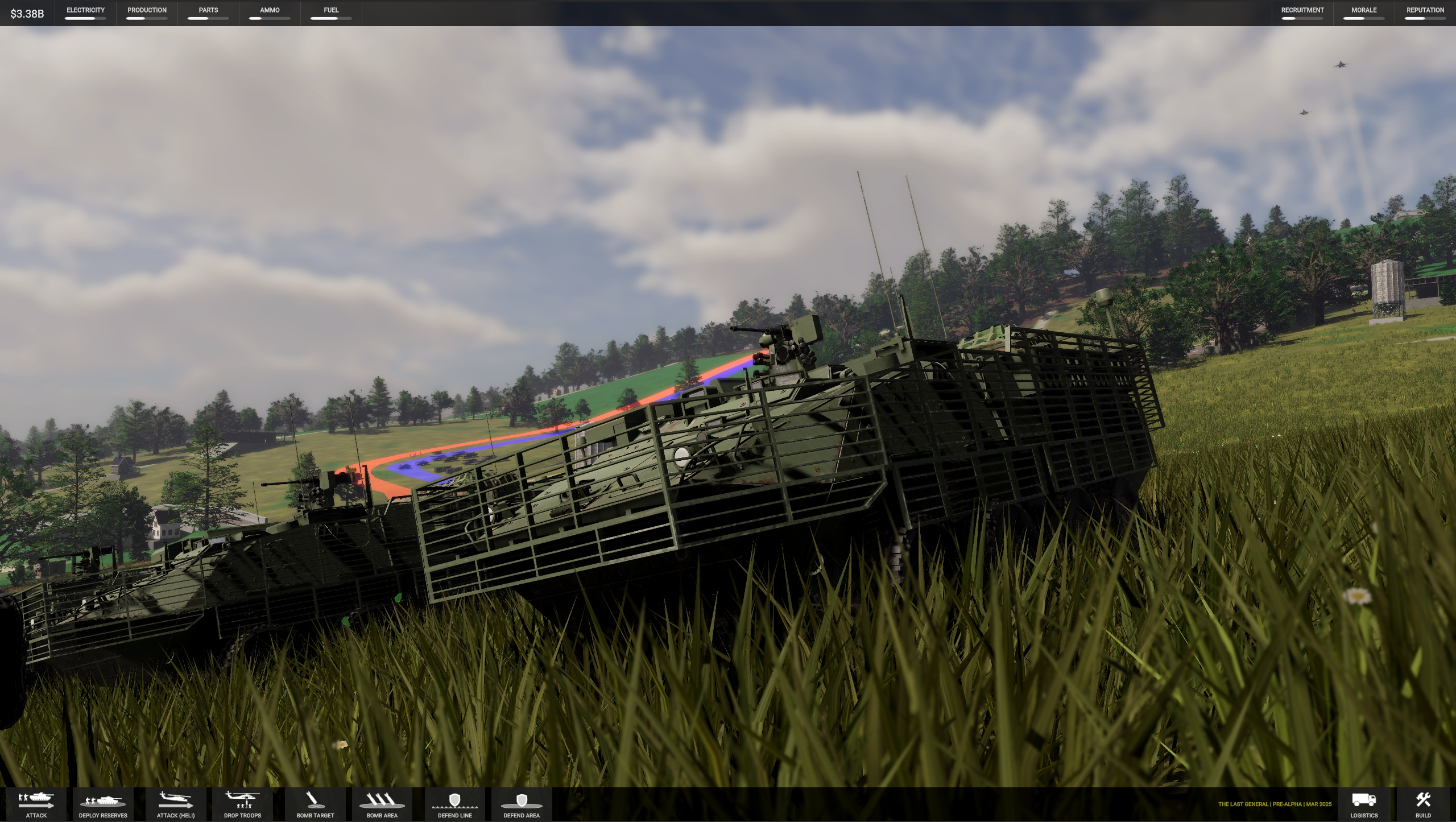View the Recruitment panel
Screen dimensions: 1456x822
[1302, 13]
